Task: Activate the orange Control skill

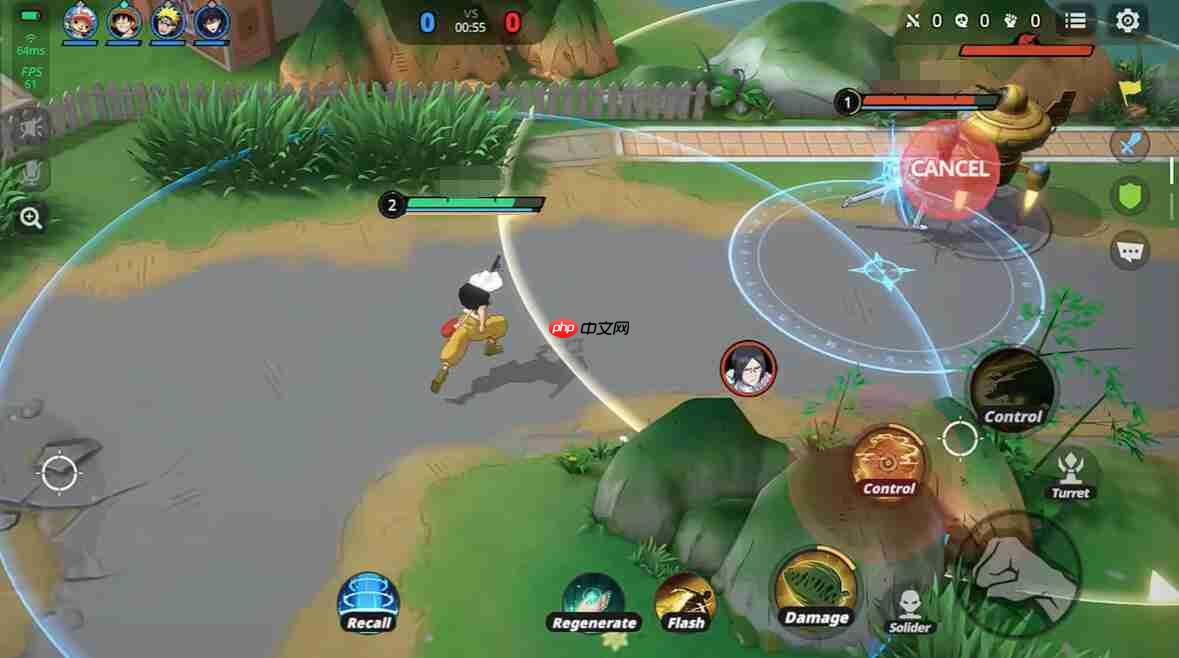Action: pyautogui.click(x=889, y=462)
